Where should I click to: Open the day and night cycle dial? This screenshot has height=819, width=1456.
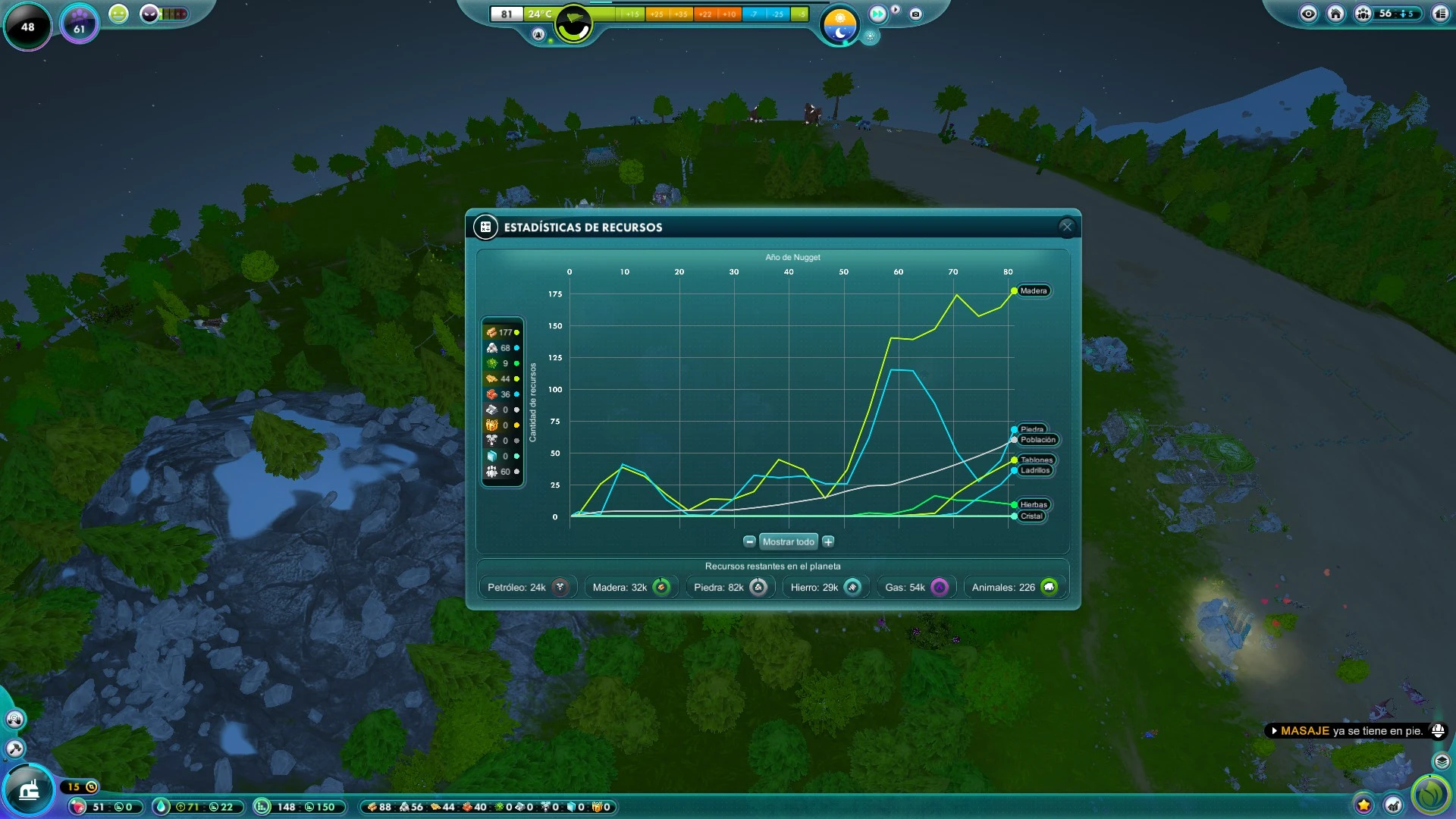point(839,24)
